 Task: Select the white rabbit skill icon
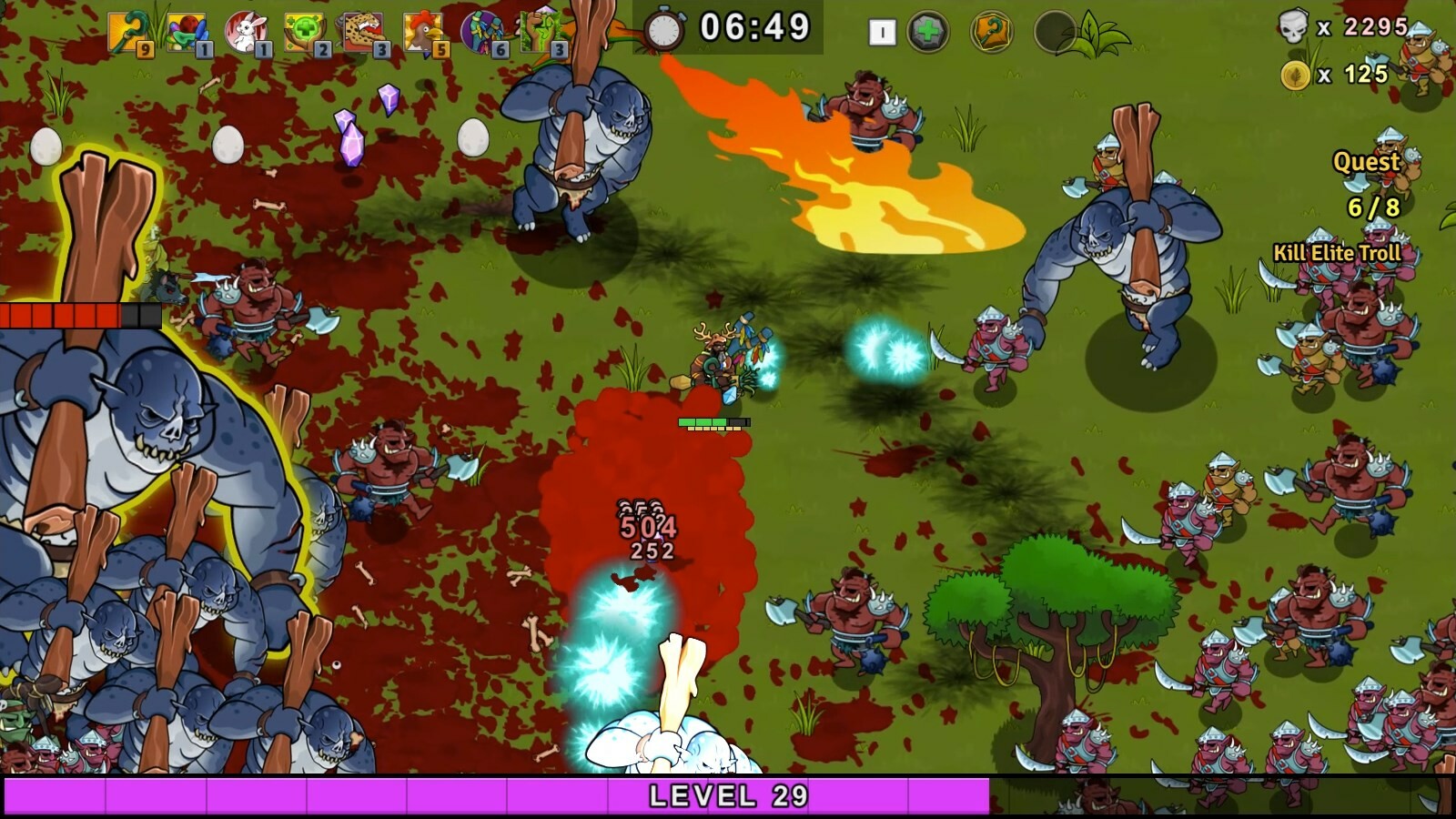click(x=245, y=33)
